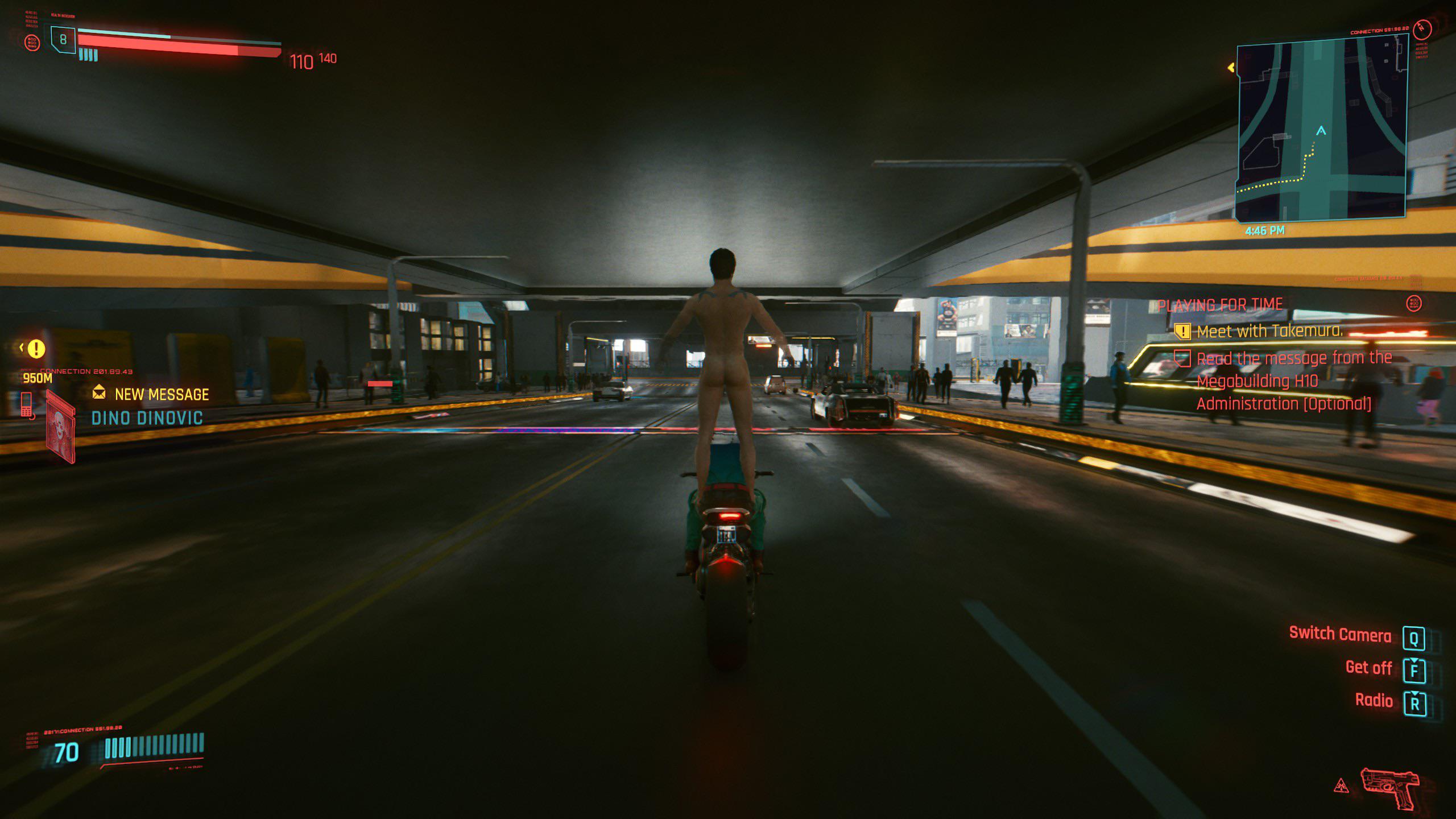Click the skull contact portrait
This screenshot has width=1456, height=819.
tap(60, 426)
